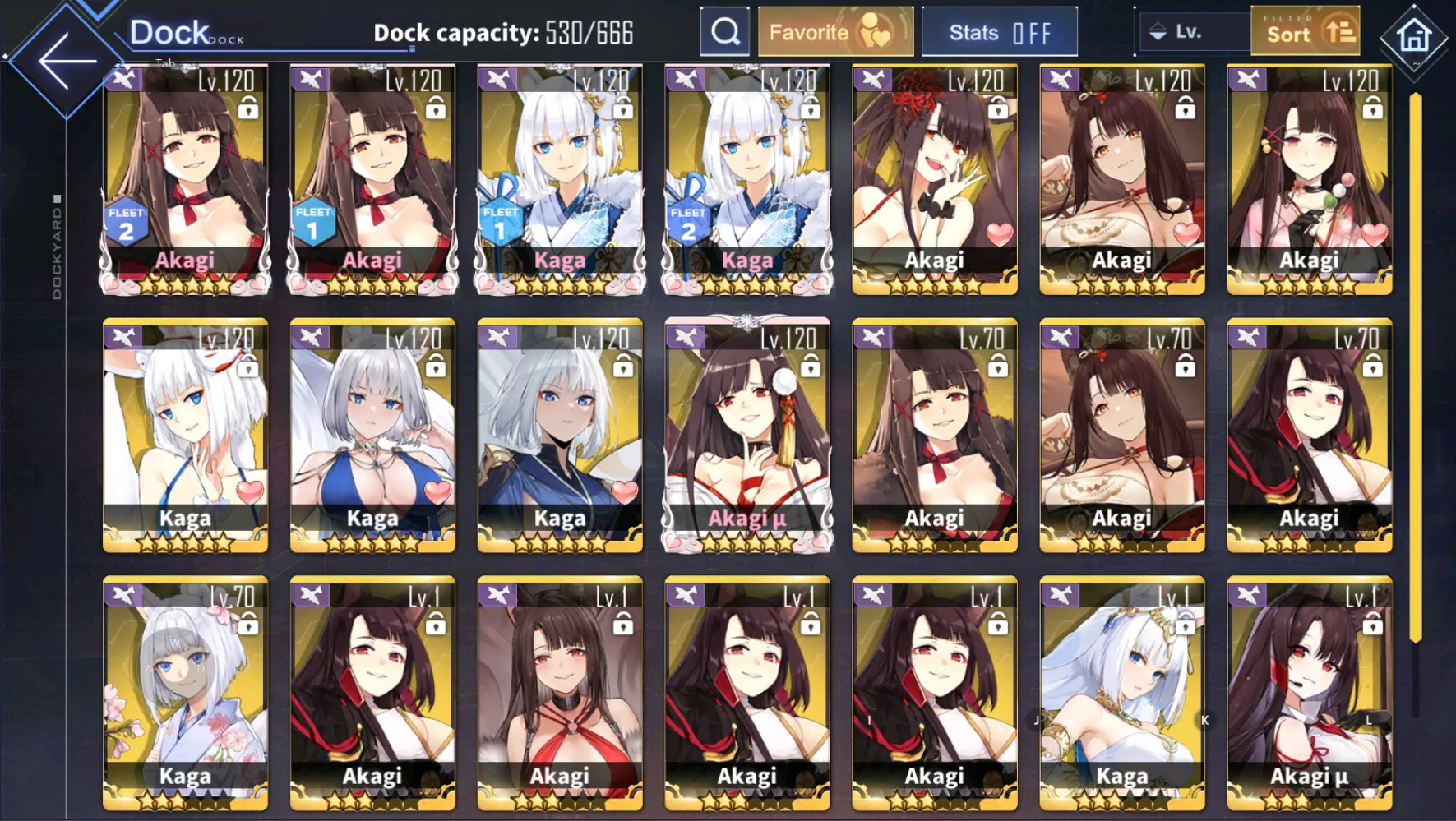
Task: Click the filter arrows icon inside Sort button
Action: [x=1343, y=30]
